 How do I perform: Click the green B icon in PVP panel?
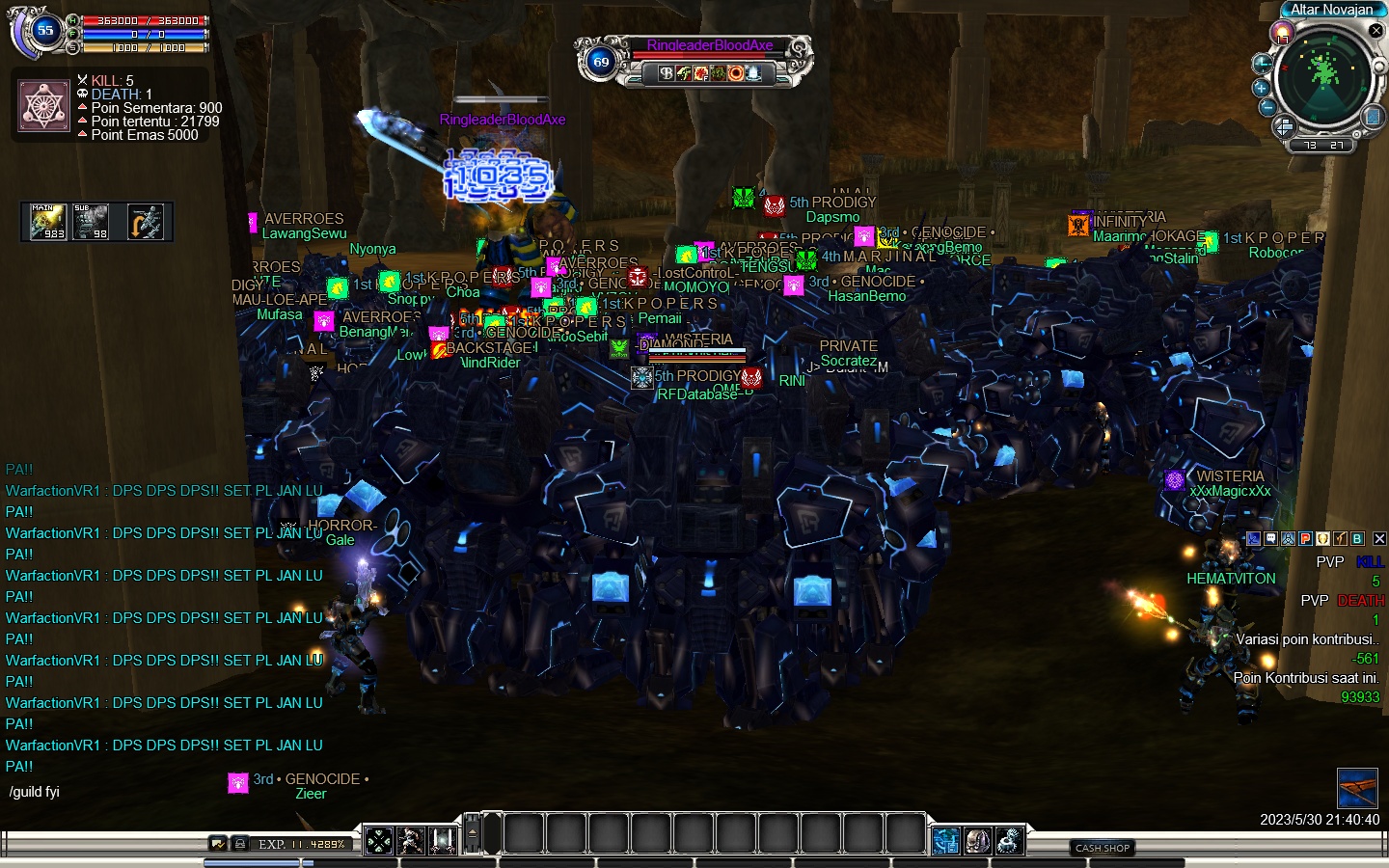1357,539
